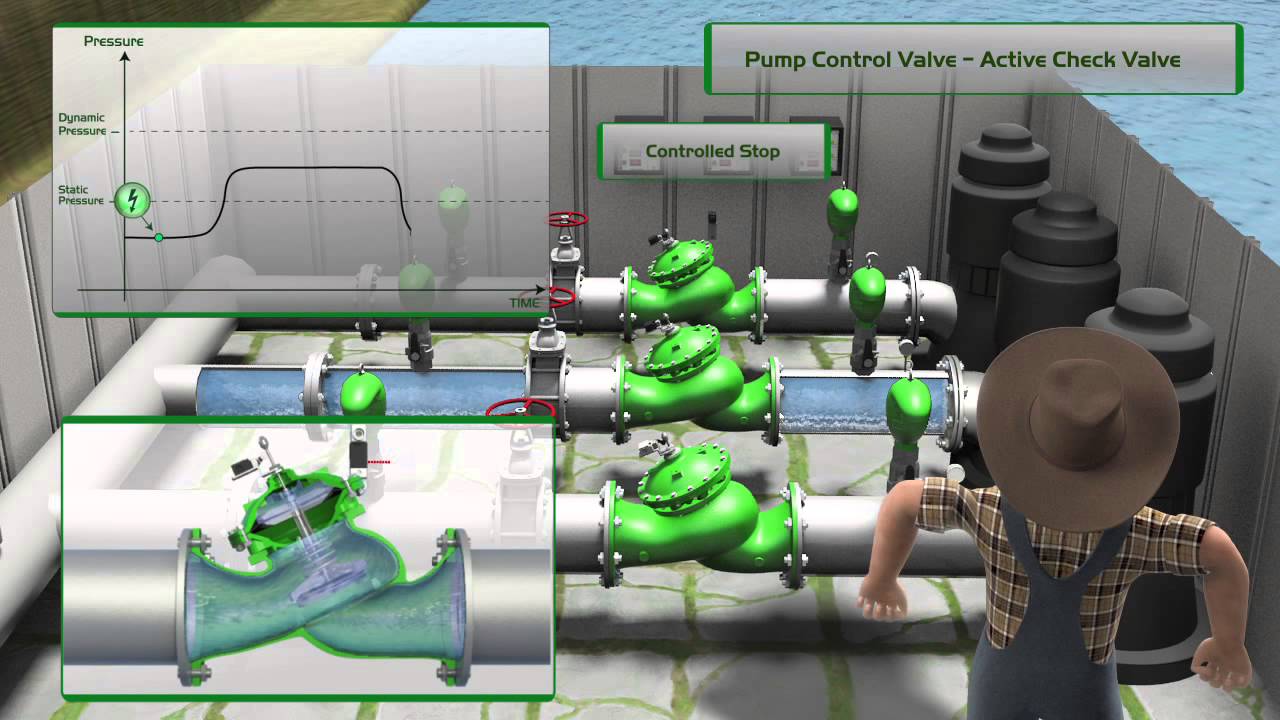Image resolution: width=1280 pixels, height=720 pixels.
Task: Select the pressure versus time graph
Action: click(x=300, y=170)
